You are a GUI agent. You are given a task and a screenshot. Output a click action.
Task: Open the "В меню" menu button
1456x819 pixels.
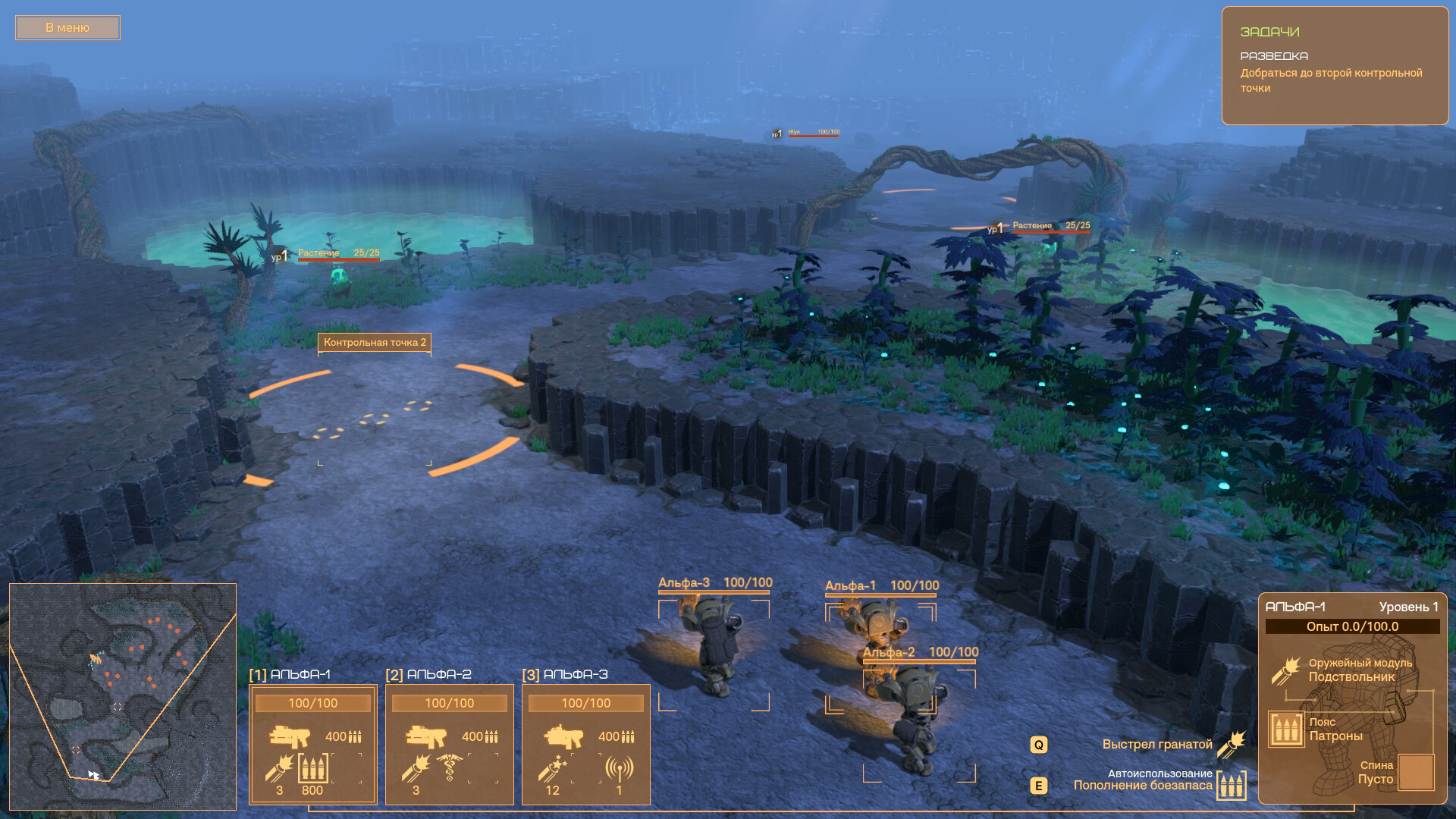[x=67, y=28]
